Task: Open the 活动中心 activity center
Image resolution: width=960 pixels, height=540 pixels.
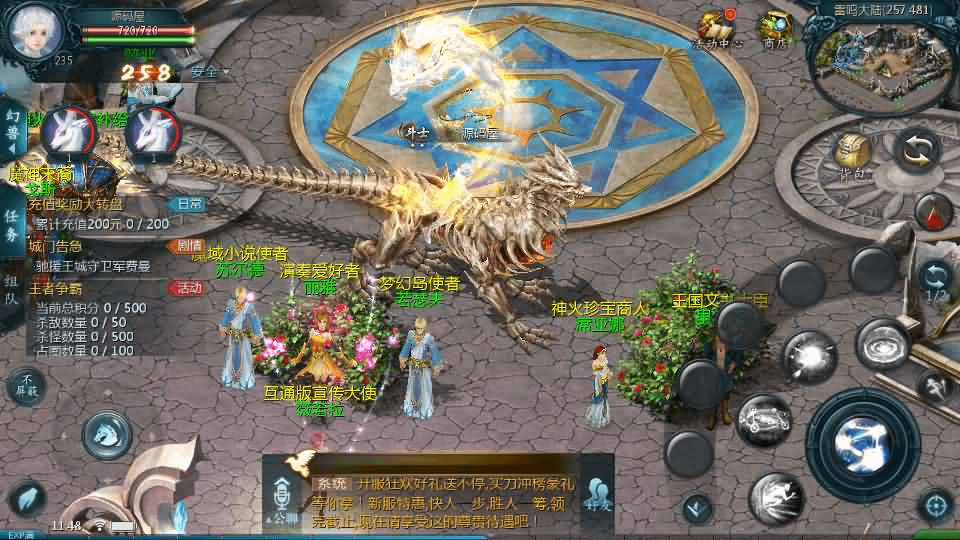Action: tap(717, 29)
